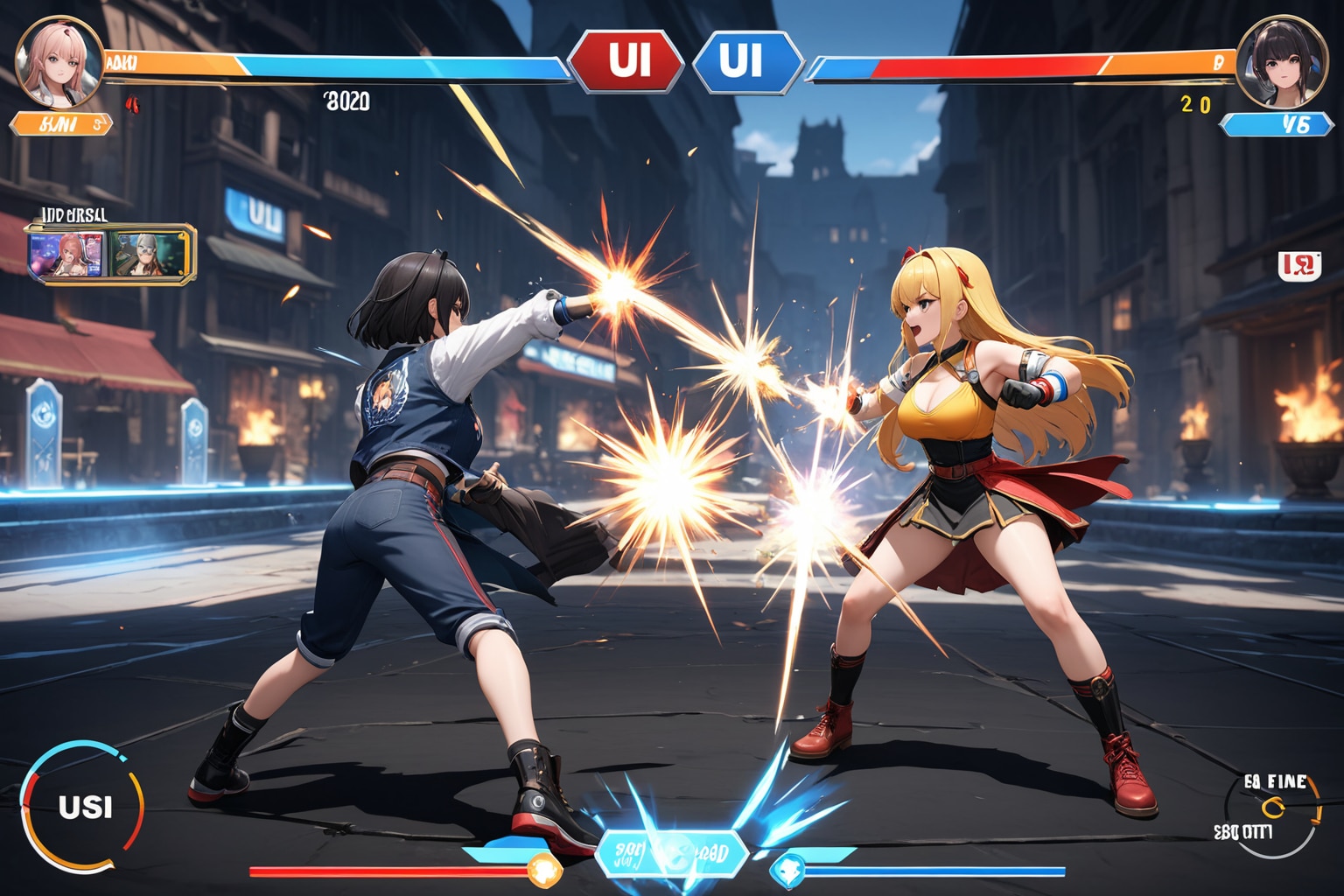Click the small red-and-white square icon
Screen dimensions: 1344x896
[1298, 265]
